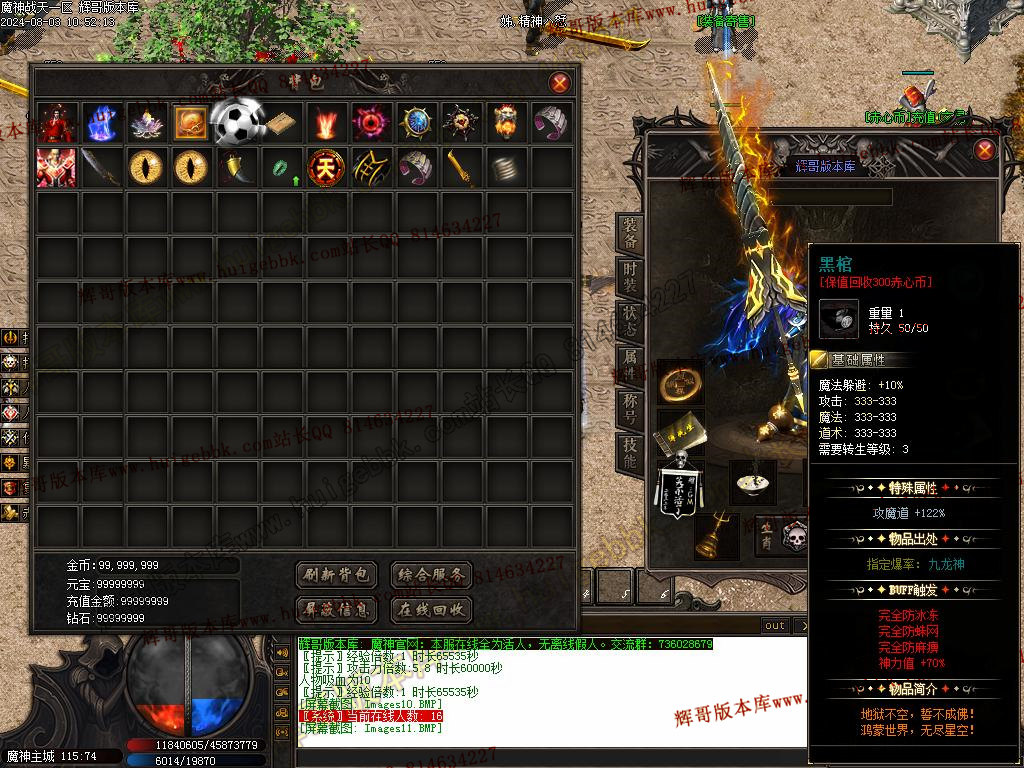Open the 综合服务 services button
This screenshot has width=1024, height=768.
pyautogui.click(x=430, y=575)
